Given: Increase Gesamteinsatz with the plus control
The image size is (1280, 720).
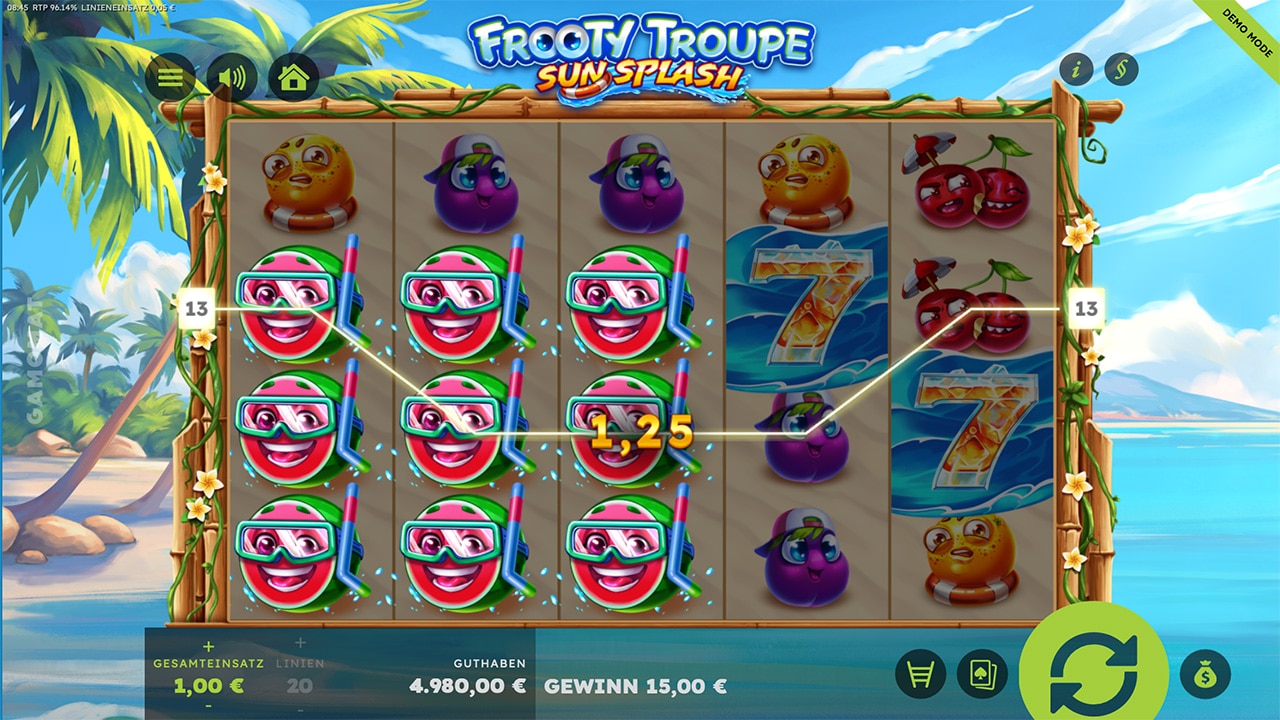Looking at the screenshot, I should 208,648.
